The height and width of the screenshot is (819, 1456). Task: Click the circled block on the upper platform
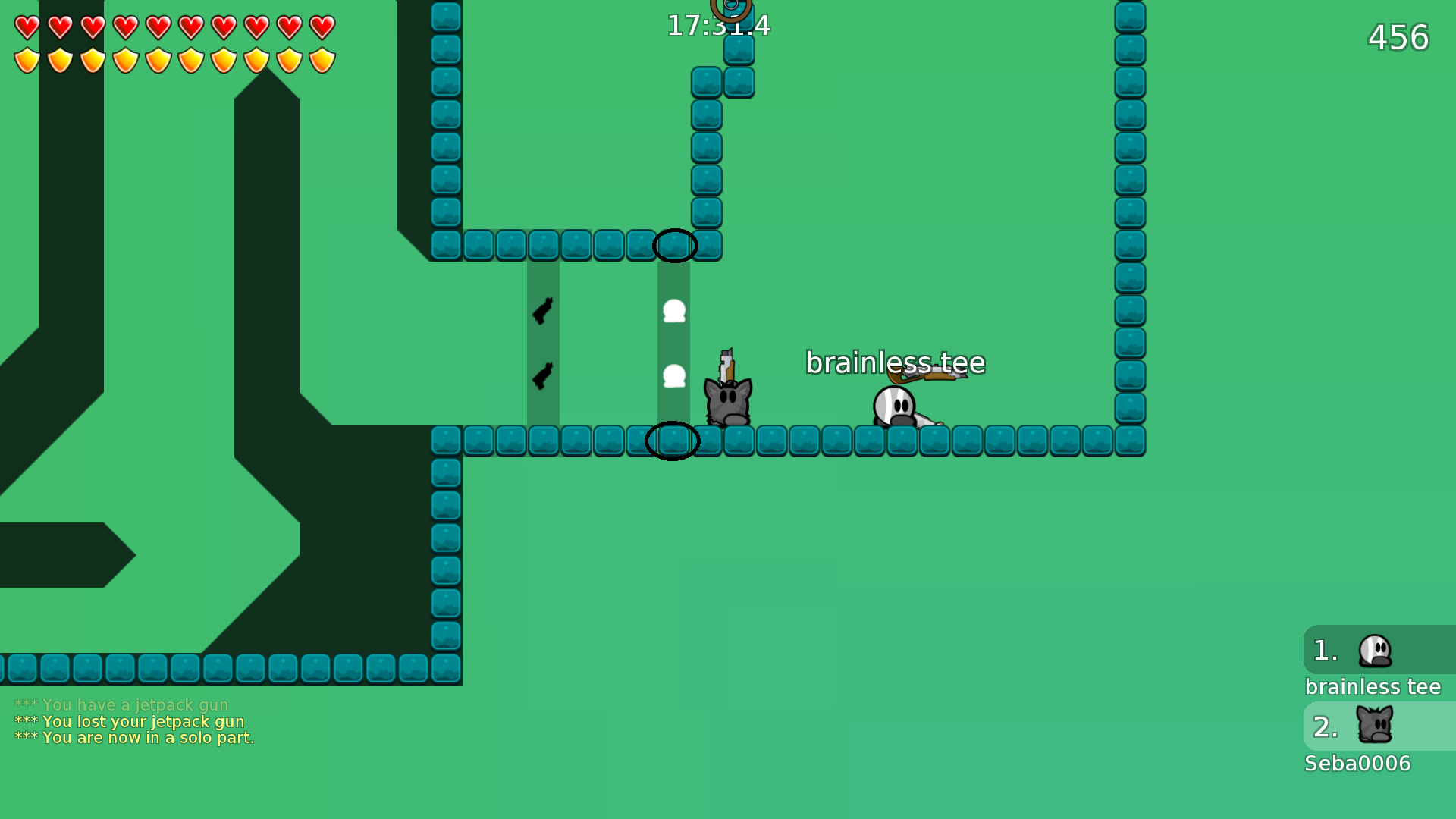tap(674, 244)
